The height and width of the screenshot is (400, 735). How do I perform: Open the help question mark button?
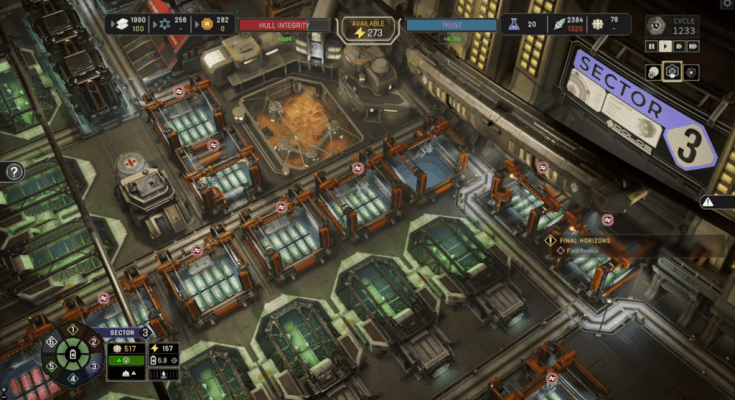tap(14, 172)
